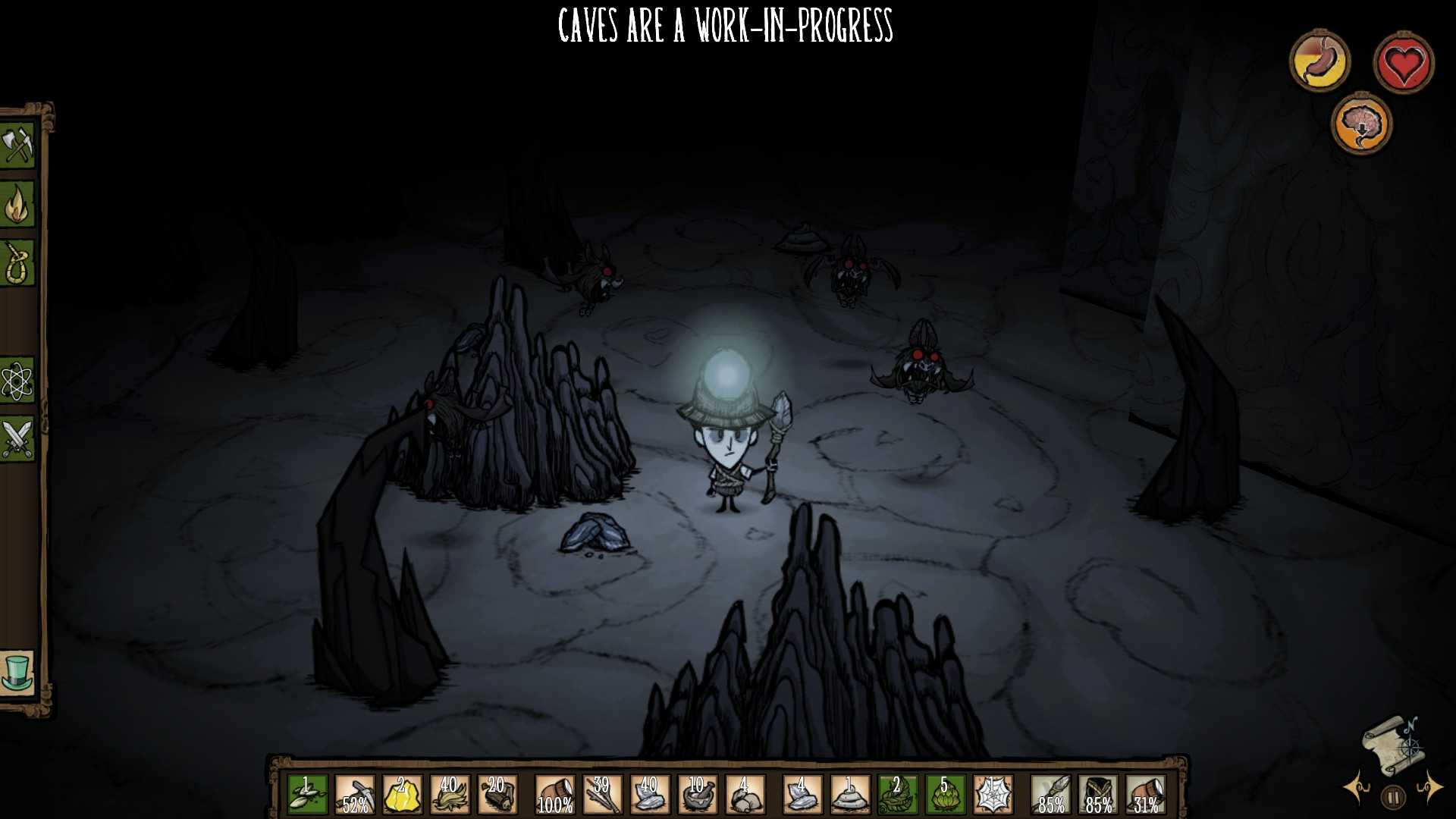Choose the cut grass stack of 40
The width and height of the screenshot is (1456, 819).
[450, 794]
